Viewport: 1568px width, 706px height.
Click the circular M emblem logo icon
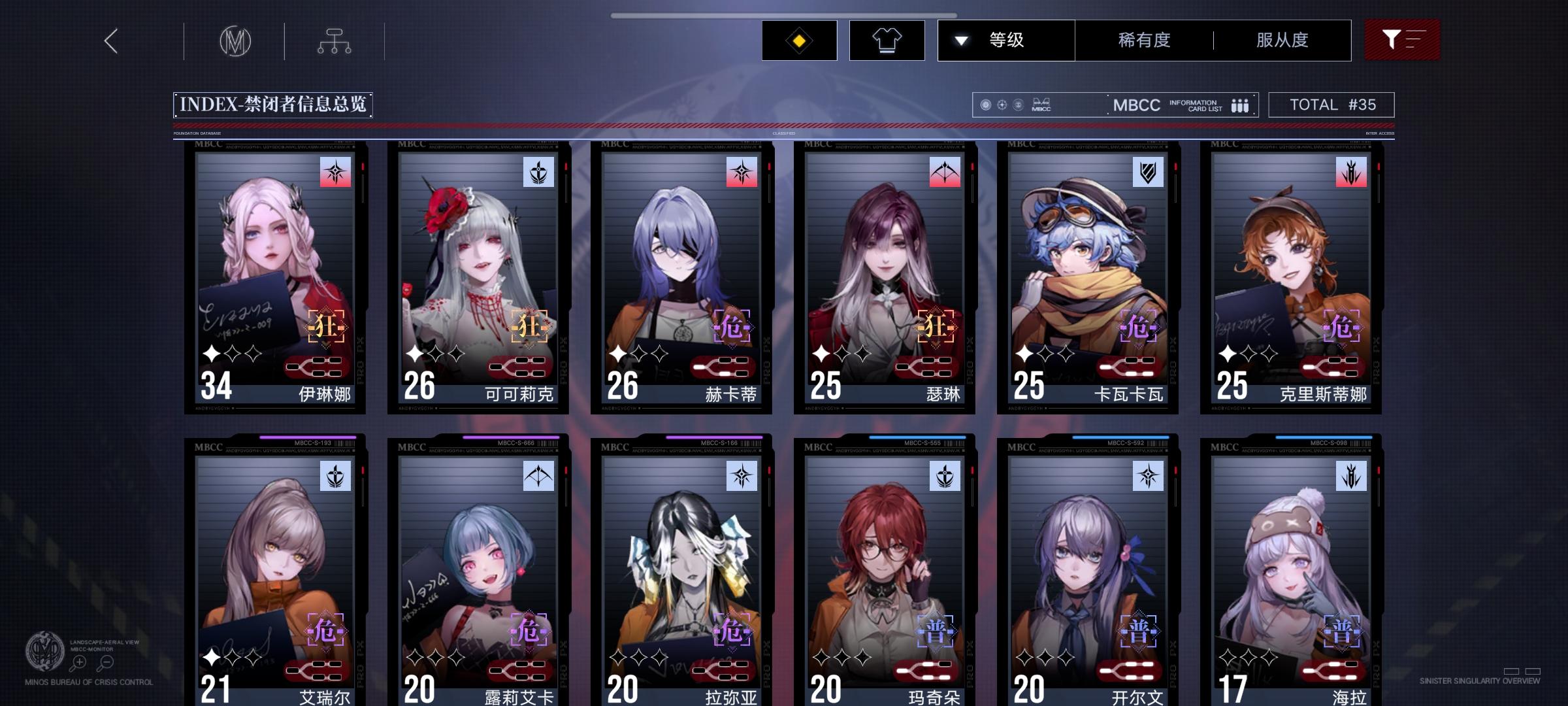point(233,41)
